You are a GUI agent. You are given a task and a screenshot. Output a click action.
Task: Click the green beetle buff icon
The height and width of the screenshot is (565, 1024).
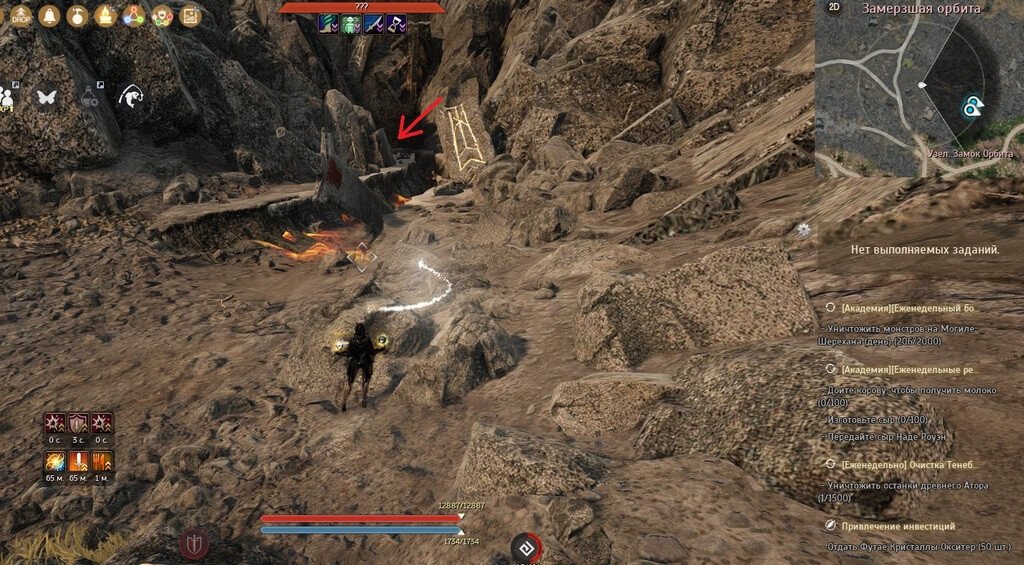pyautogui.click(x=351, y=25)
